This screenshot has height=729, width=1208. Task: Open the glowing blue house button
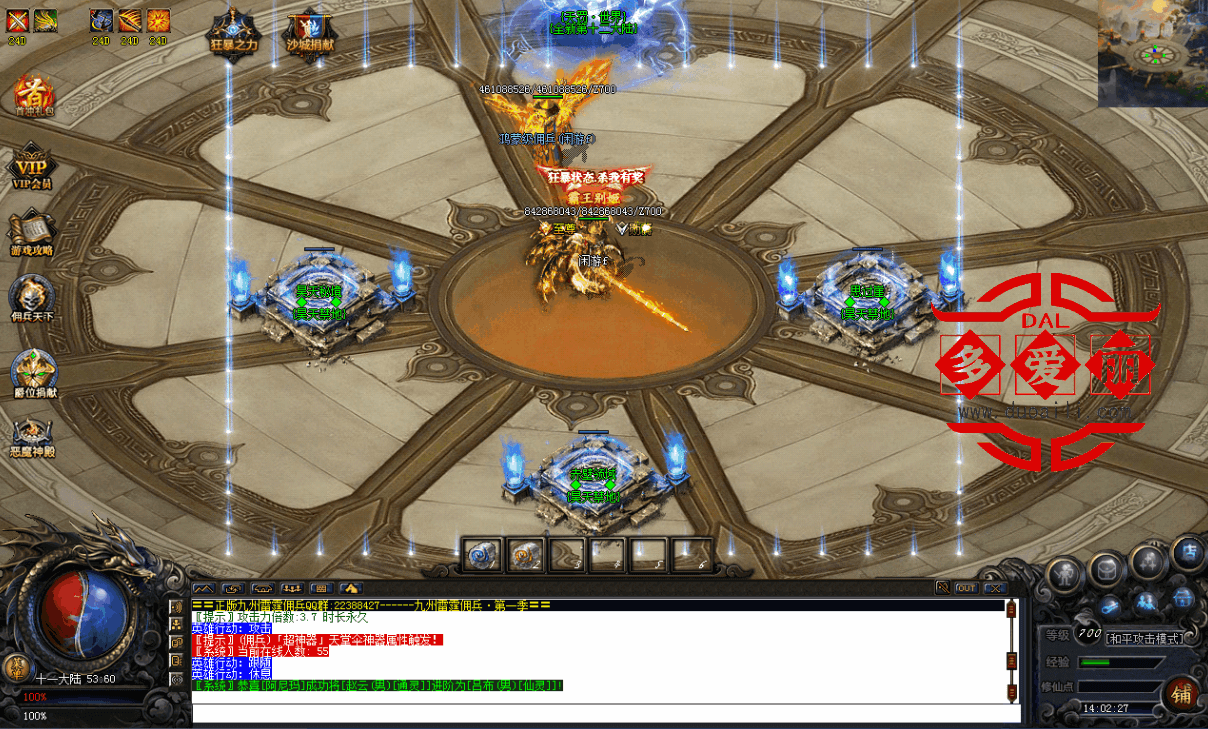coord(1183,599)
